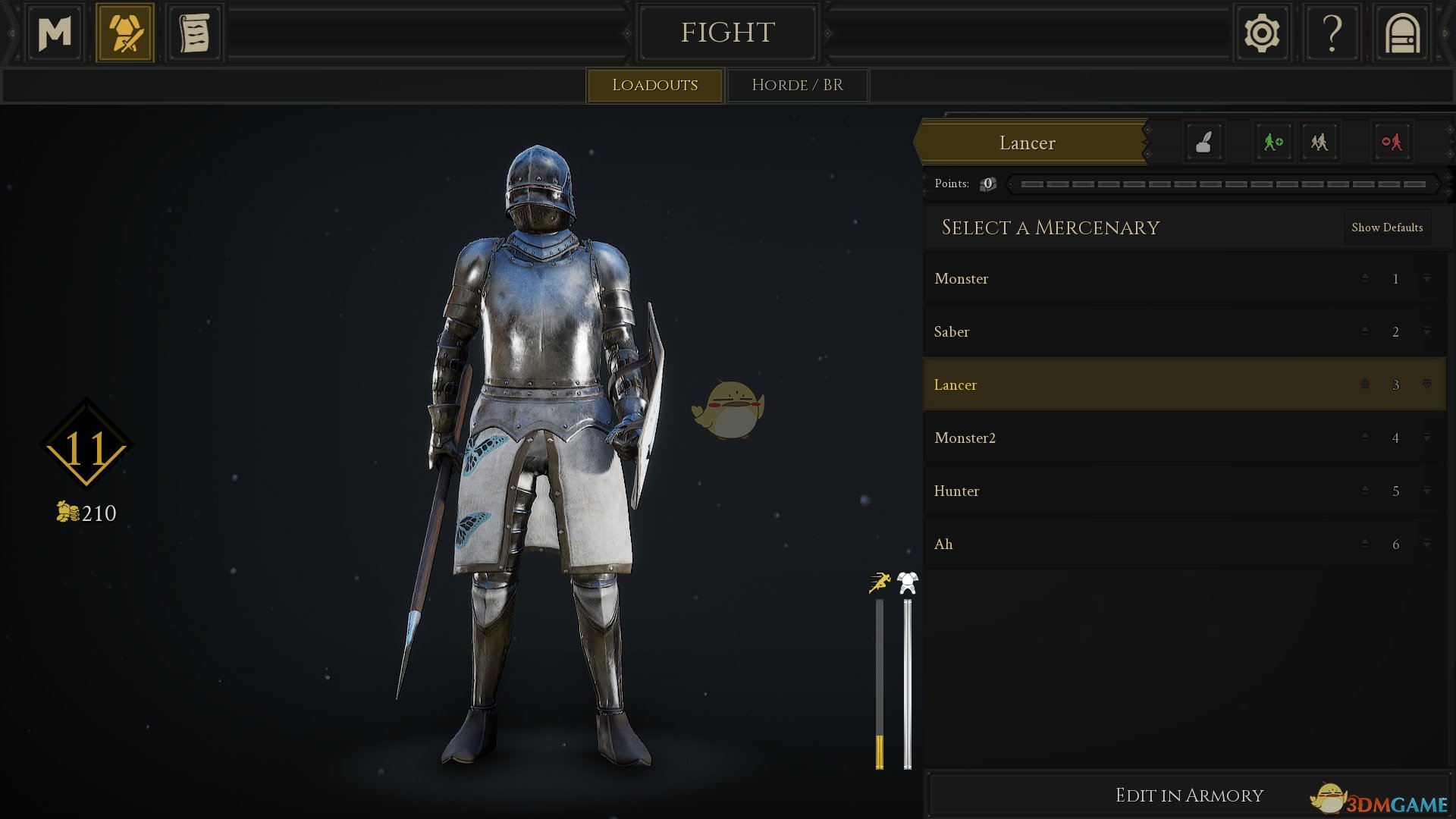
Task: Choose the Monster2 mercenary row
Action: (1137, 438)
